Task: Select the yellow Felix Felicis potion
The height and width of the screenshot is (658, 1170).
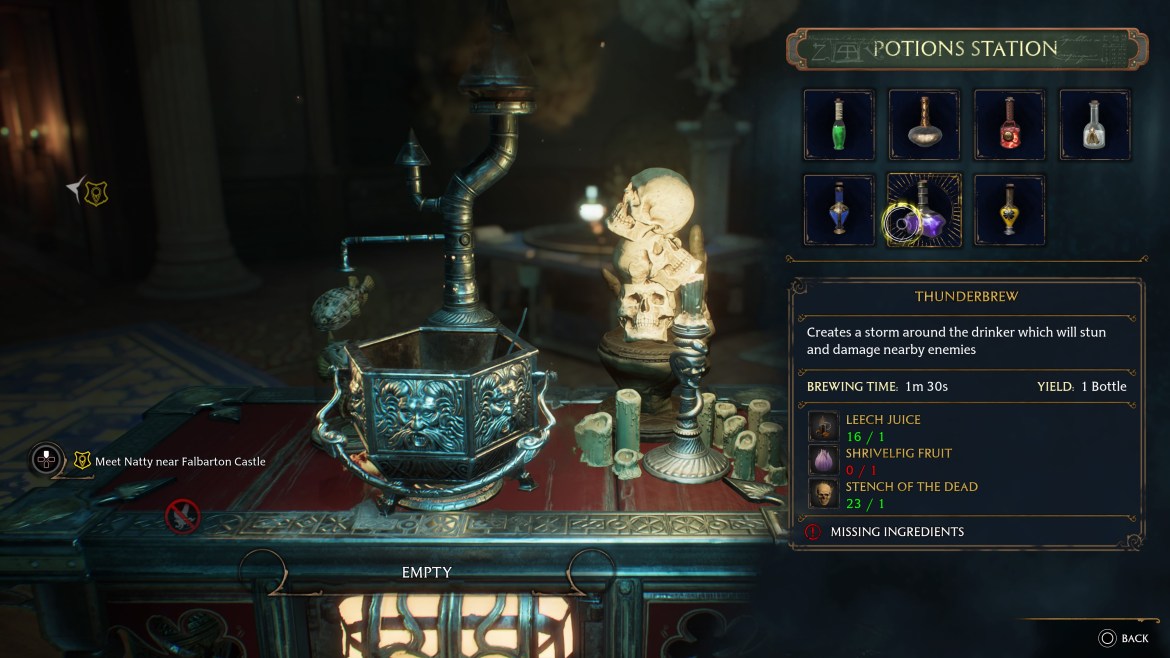Action: [1009, 210]
